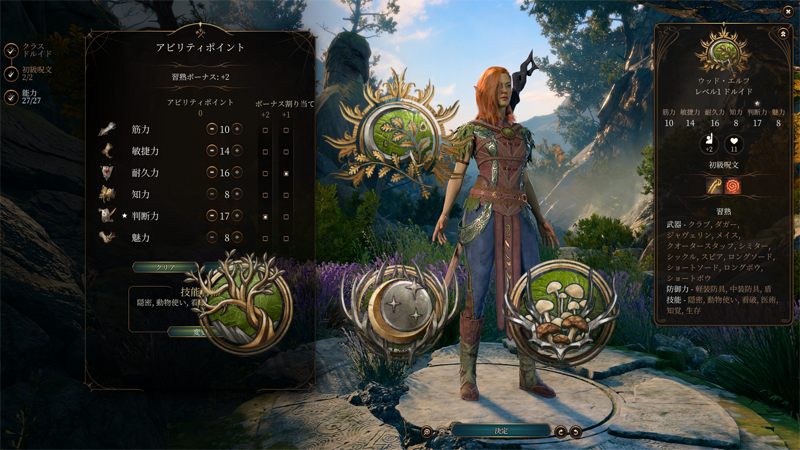
Task: Increase 筋力 (Strength) by one point
Action: click(x=237, y=129)
